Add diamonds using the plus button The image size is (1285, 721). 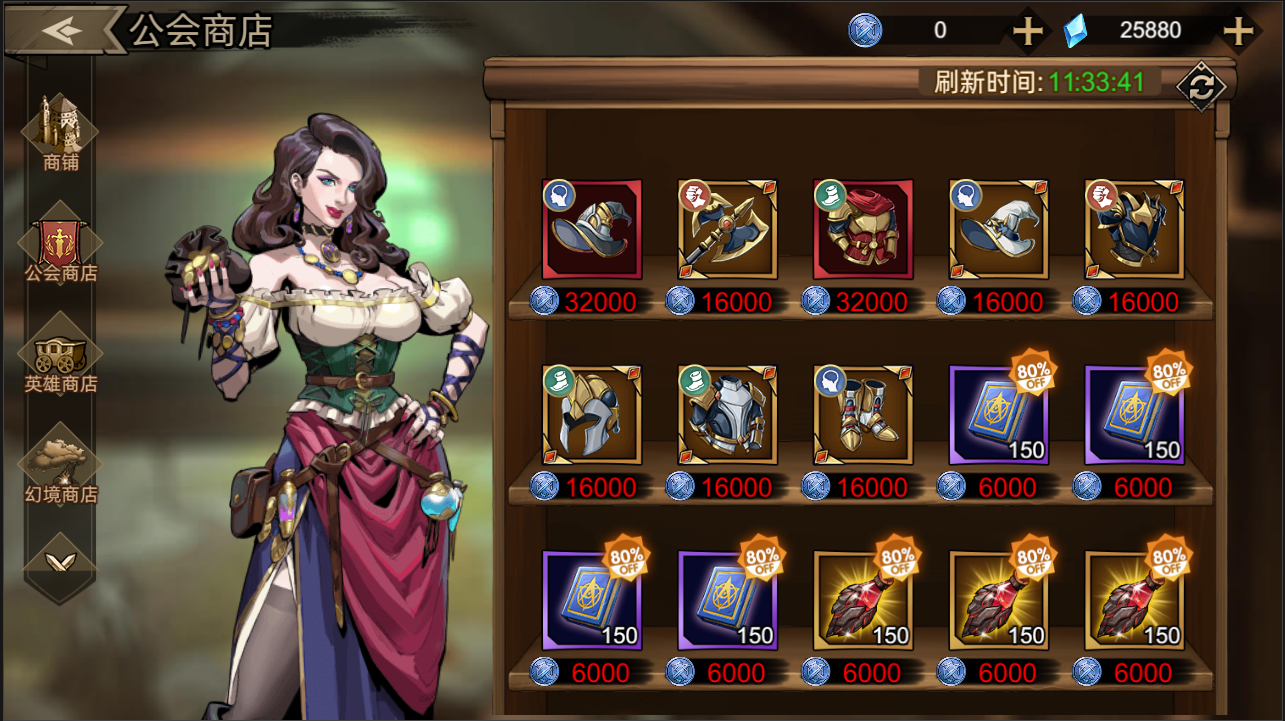coord(1238,31)
